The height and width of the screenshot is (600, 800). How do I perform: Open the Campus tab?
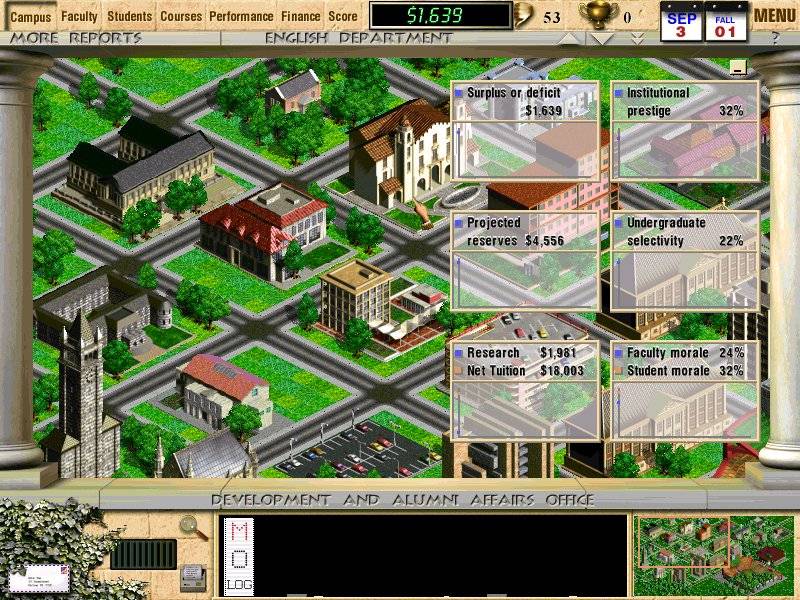(x=30, y=16)
